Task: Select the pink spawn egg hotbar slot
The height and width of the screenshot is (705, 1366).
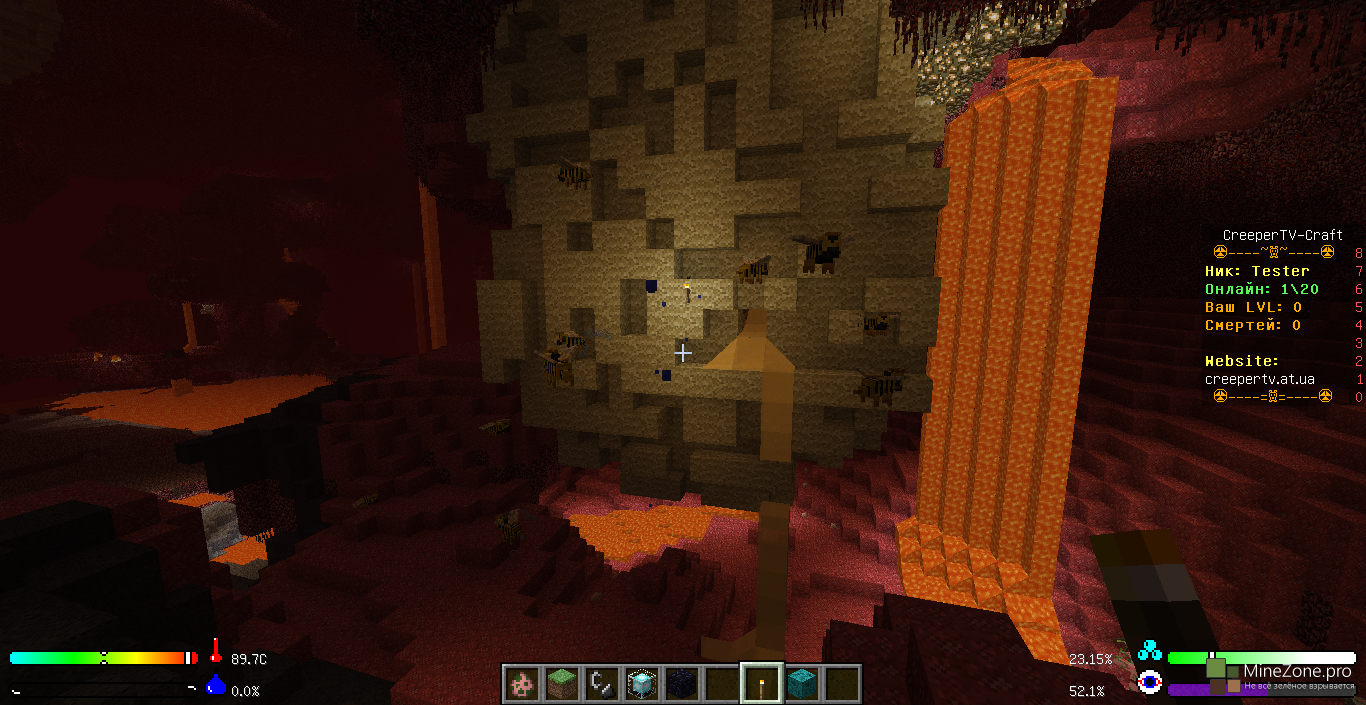Action: 521,684
